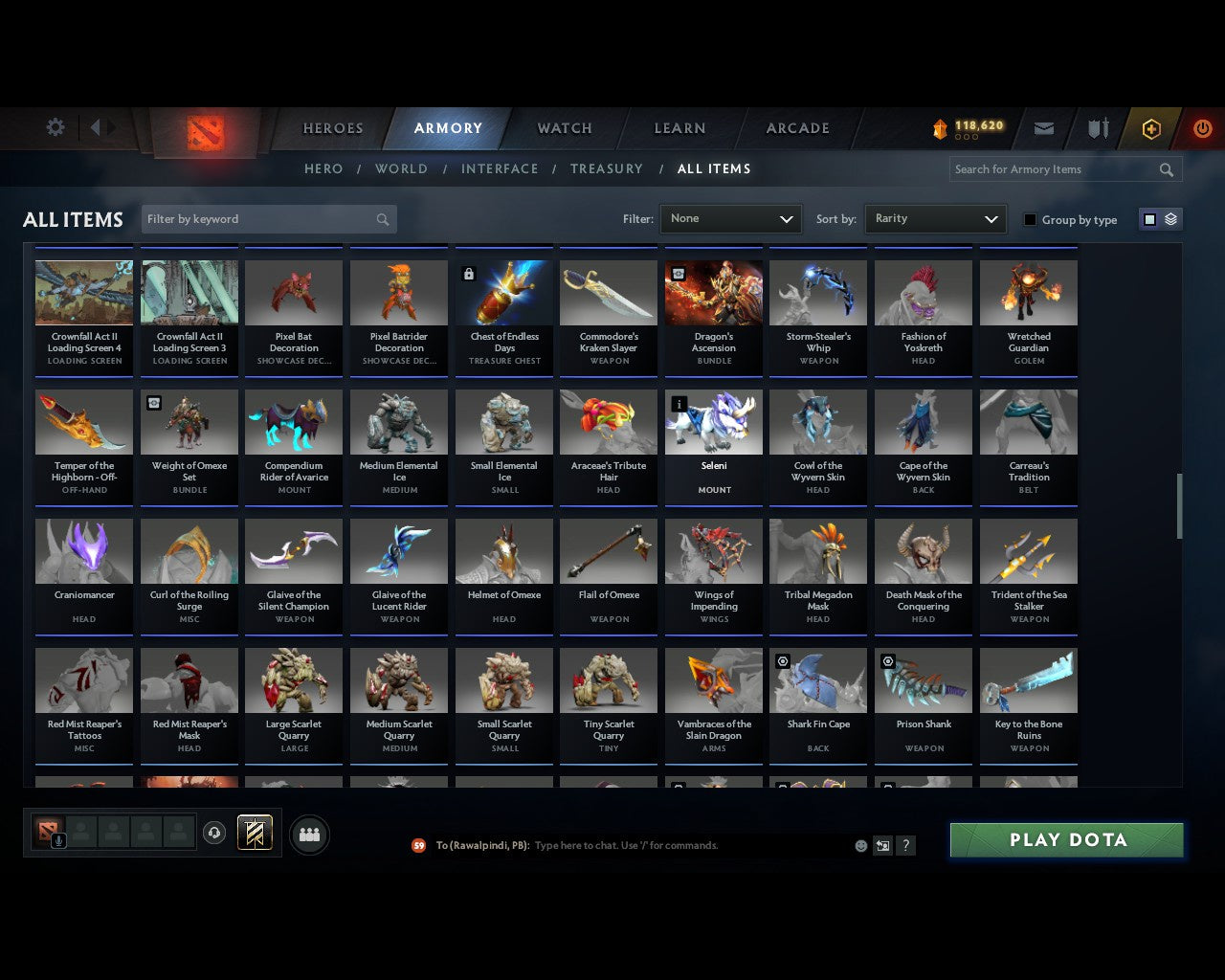Click the shield and sword armory icon

[x=1097, y=126]
